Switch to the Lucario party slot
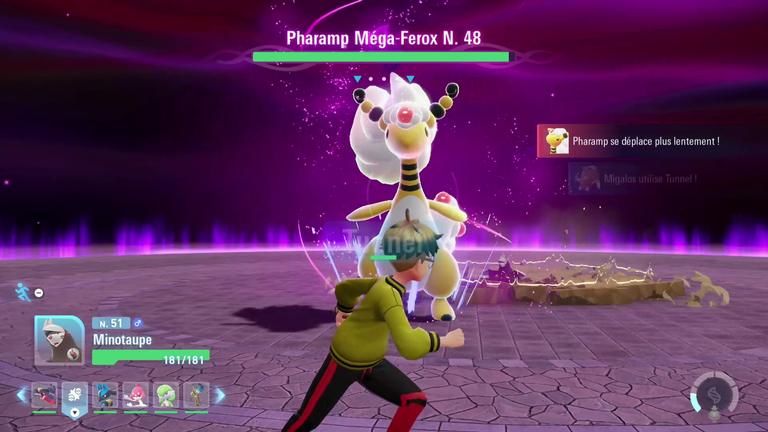 106,395
